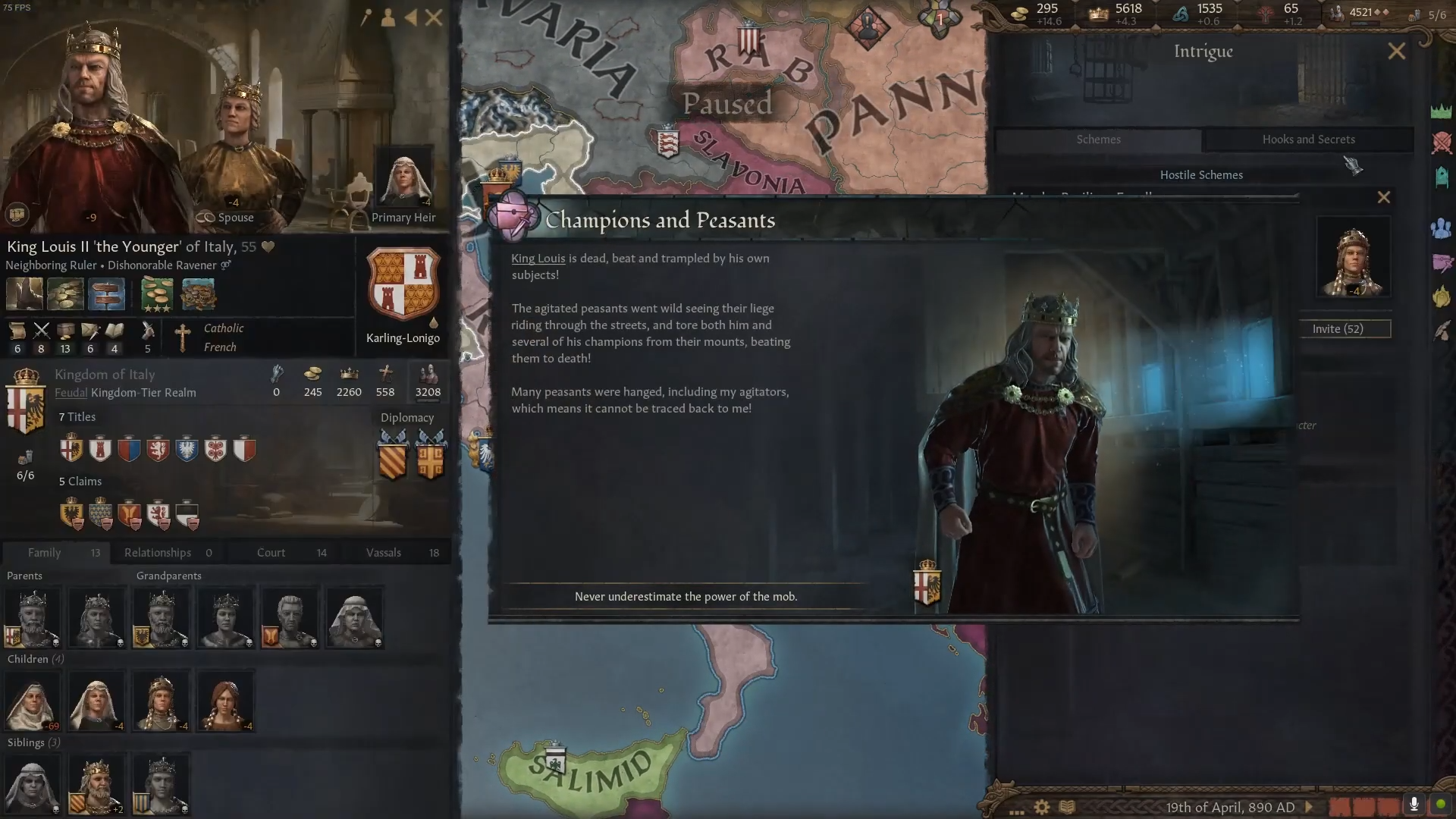Click the Invite (52) button in Intrigue

click(x=1345, y=328)
